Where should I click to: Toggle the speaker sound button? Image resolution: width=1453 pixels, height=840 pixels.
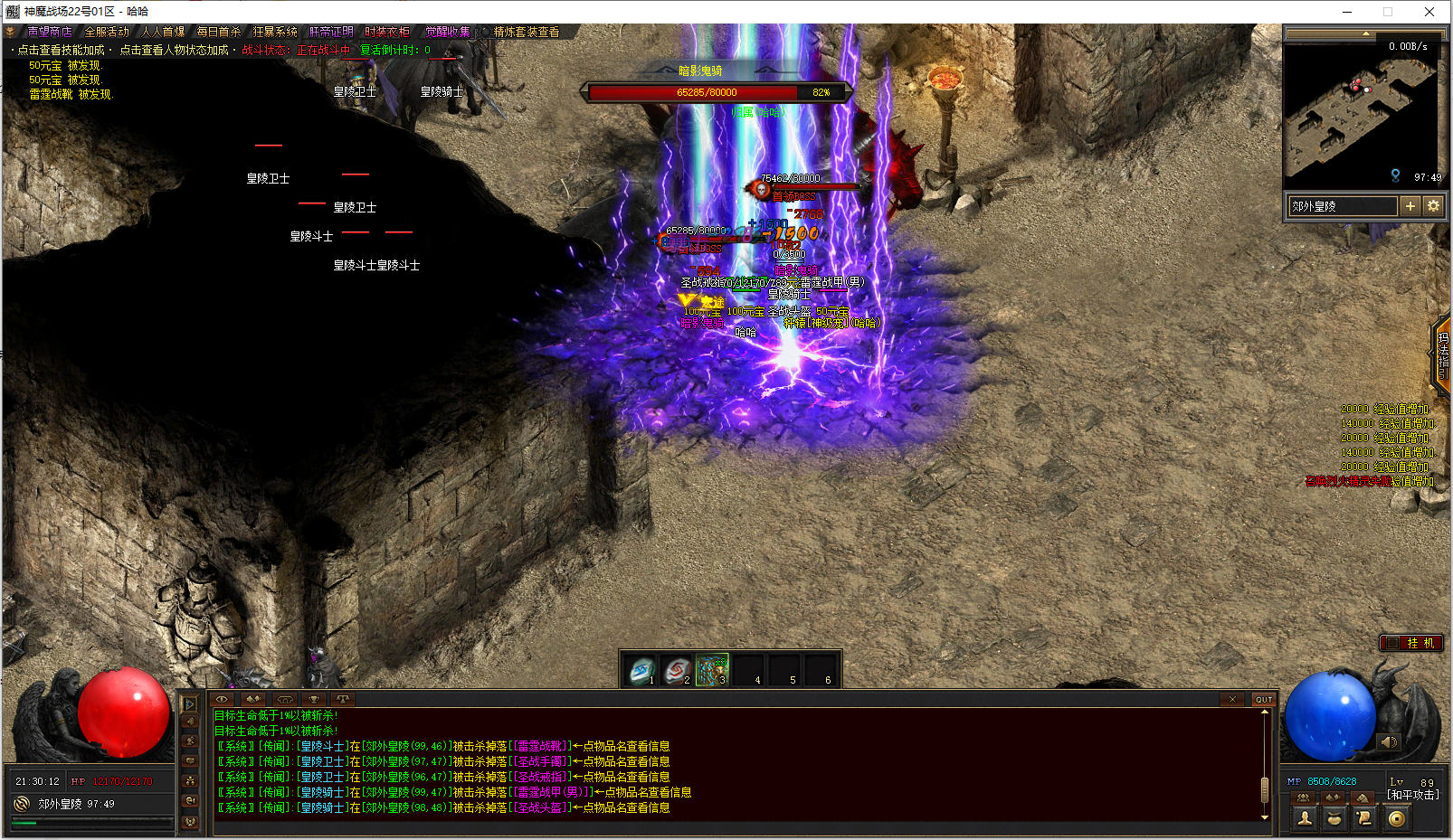tap(1389, 742)
